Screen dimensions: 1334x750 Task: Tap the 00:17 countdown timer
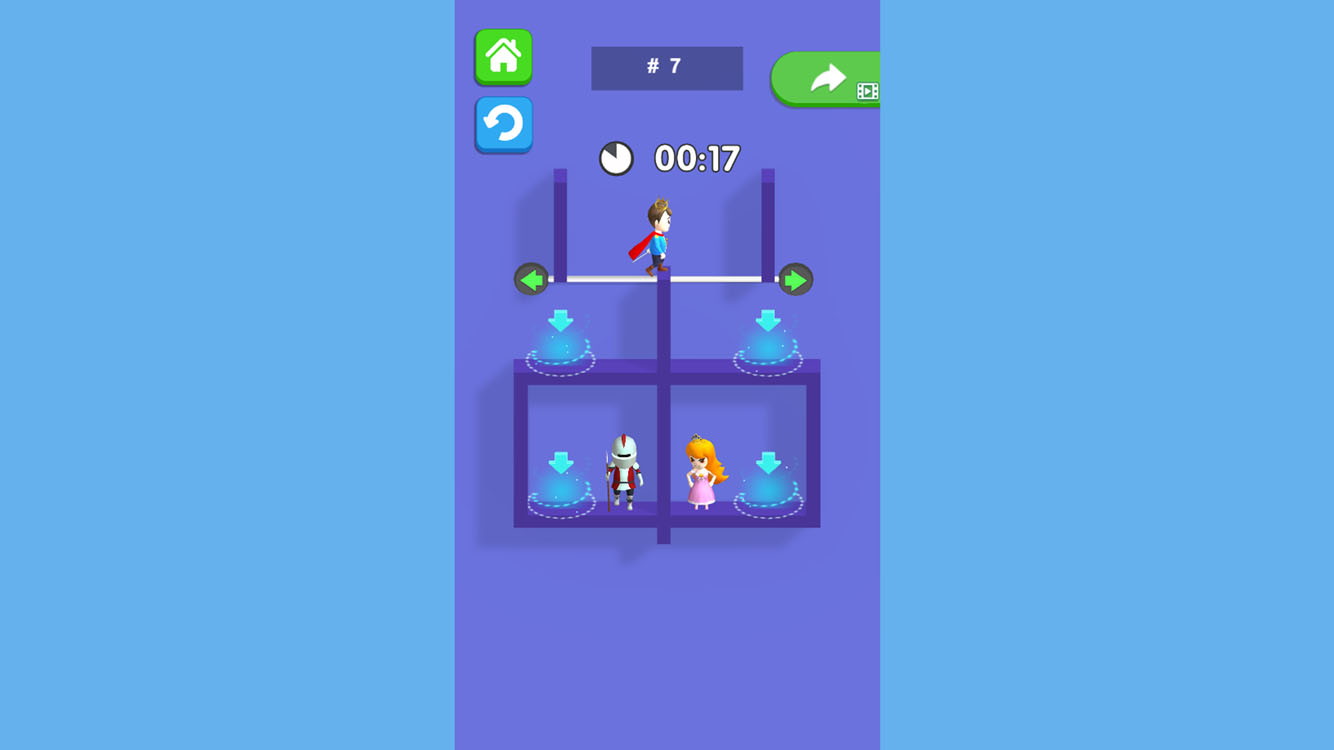[x=697, y=157]
